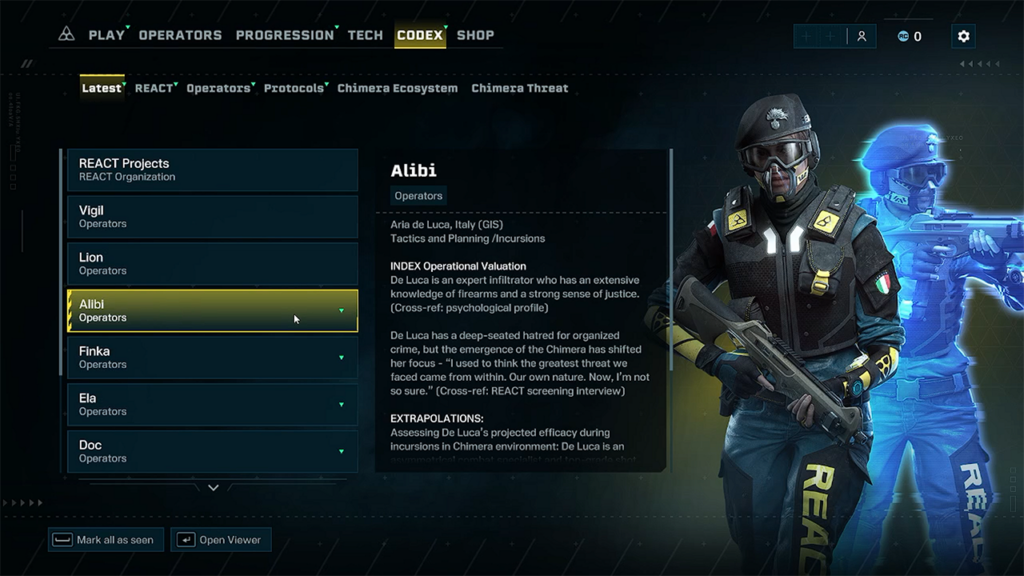
Task: Click the squad player profile icon
Action: (x=861, y=36)
